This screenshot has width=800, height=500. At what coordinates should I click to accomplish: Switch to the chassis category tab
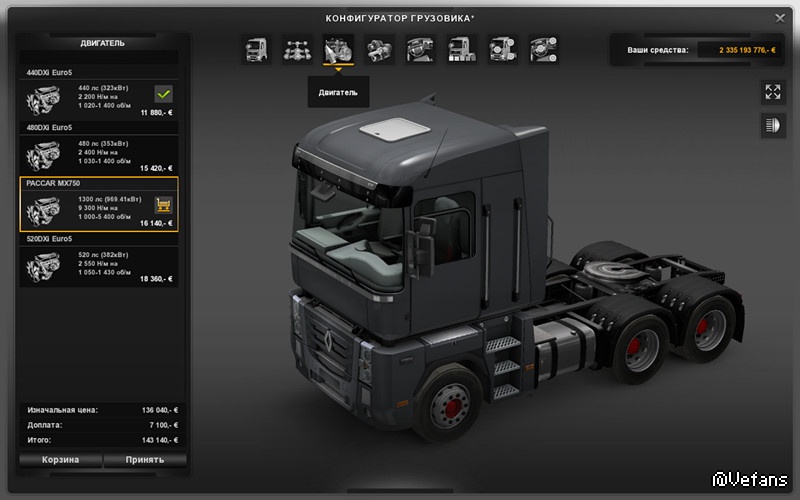(x=297, y=49)
